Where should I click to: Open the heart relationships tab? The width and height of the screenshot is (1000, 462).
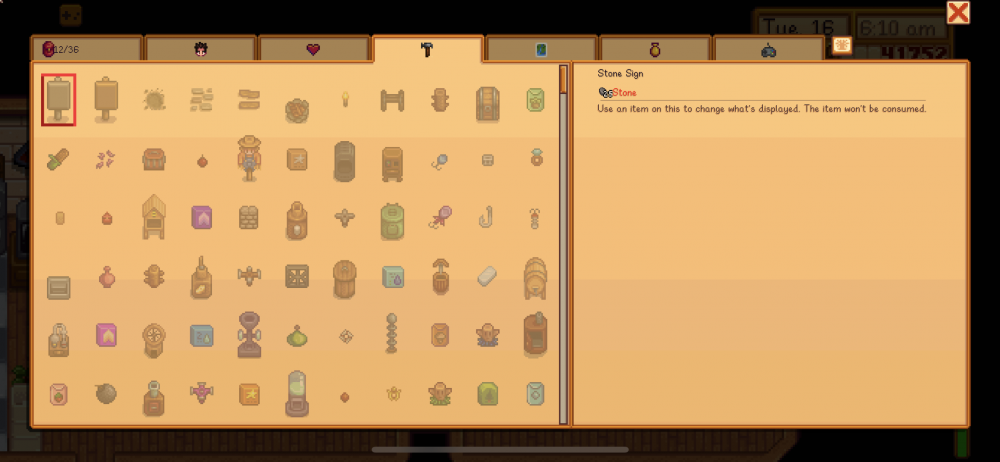point(313,48)
